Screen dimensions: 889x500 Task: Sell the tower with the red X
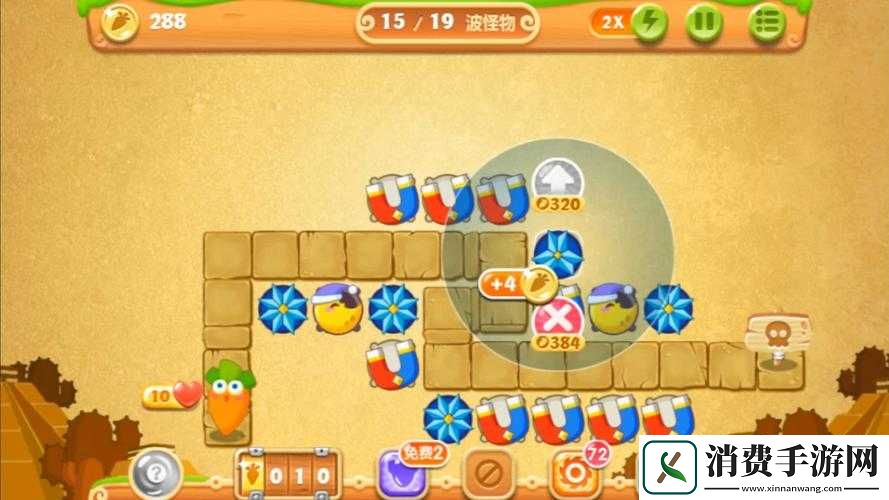click(558, 320)
